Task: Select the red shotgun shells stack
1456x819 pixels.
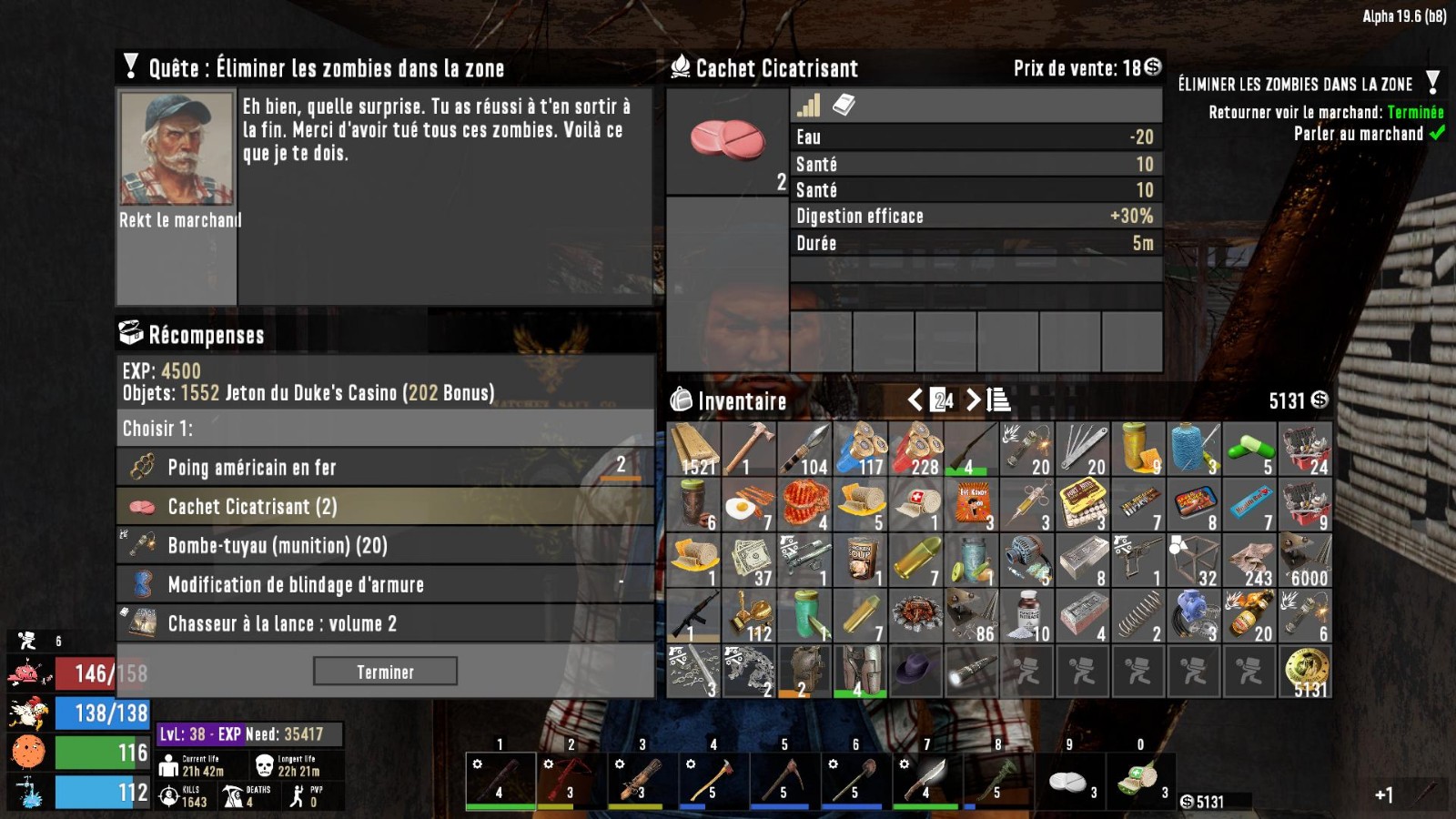Action: point(916,449)
